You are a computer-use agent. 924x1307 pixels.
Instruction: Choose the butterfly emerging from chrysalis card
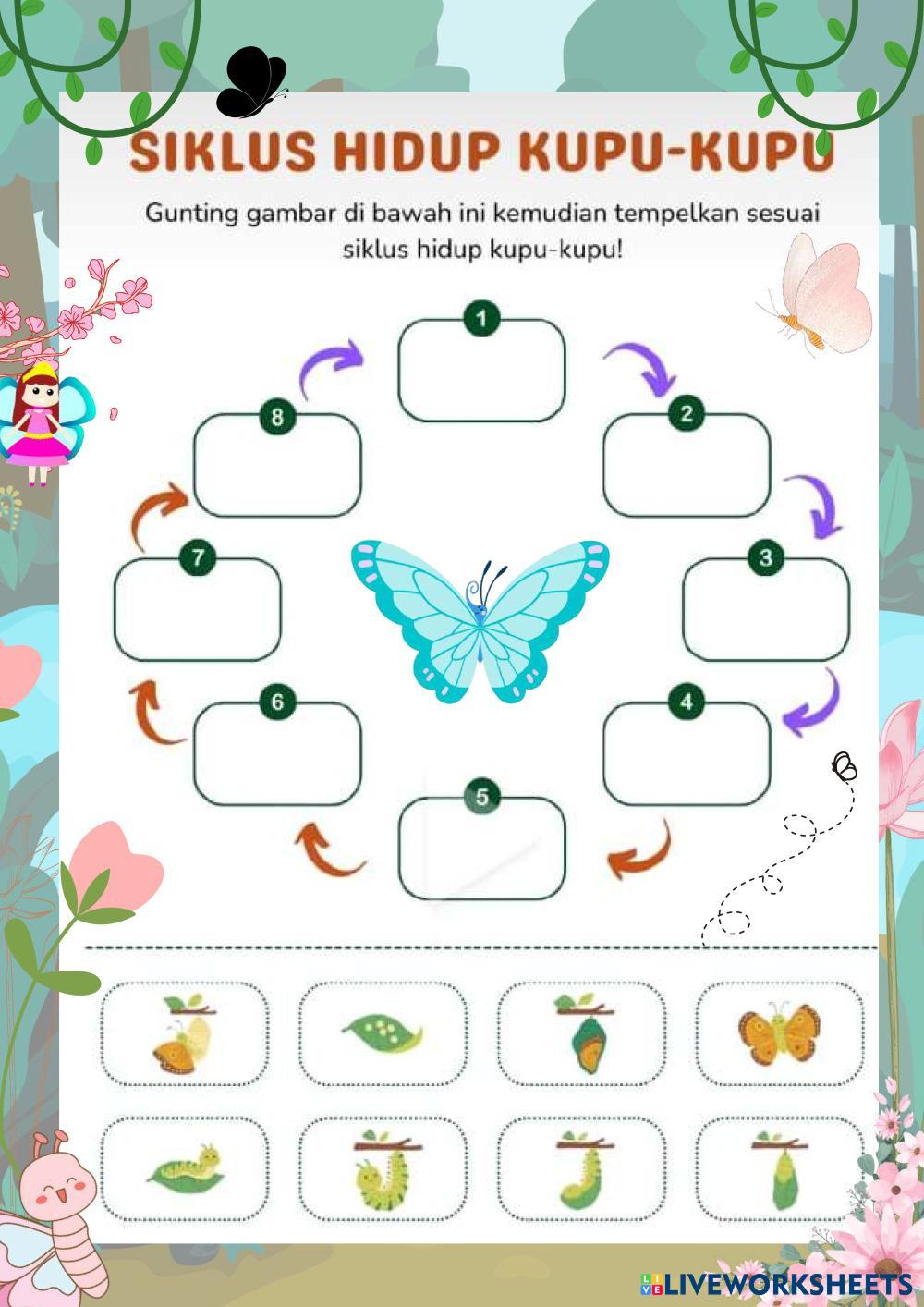184,1033
